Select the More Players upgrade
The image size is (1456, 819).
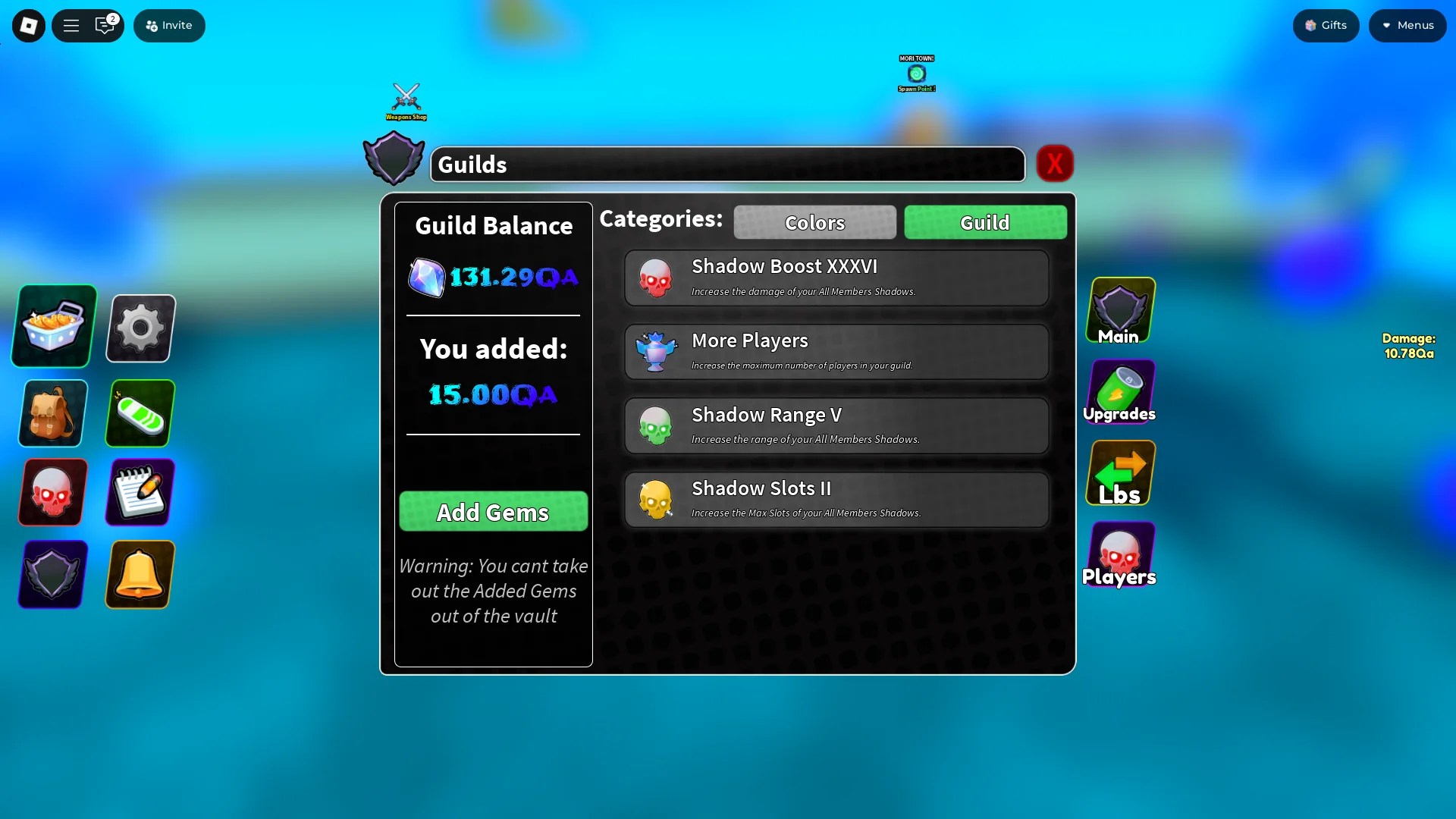click(x=836, y=351)
